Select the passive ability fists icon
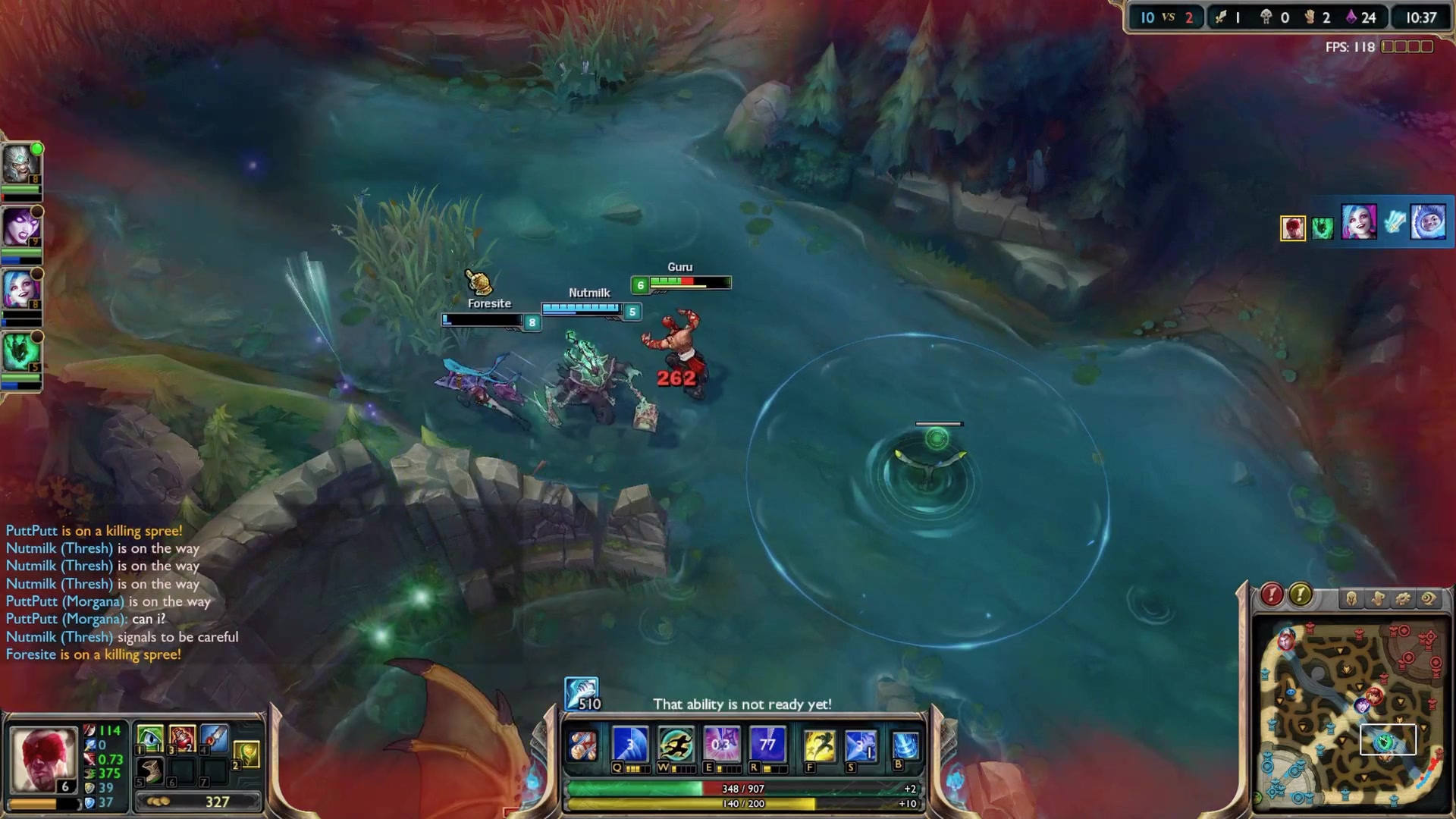Viewport: 1456px width, 819px height. tap(583, 746)
